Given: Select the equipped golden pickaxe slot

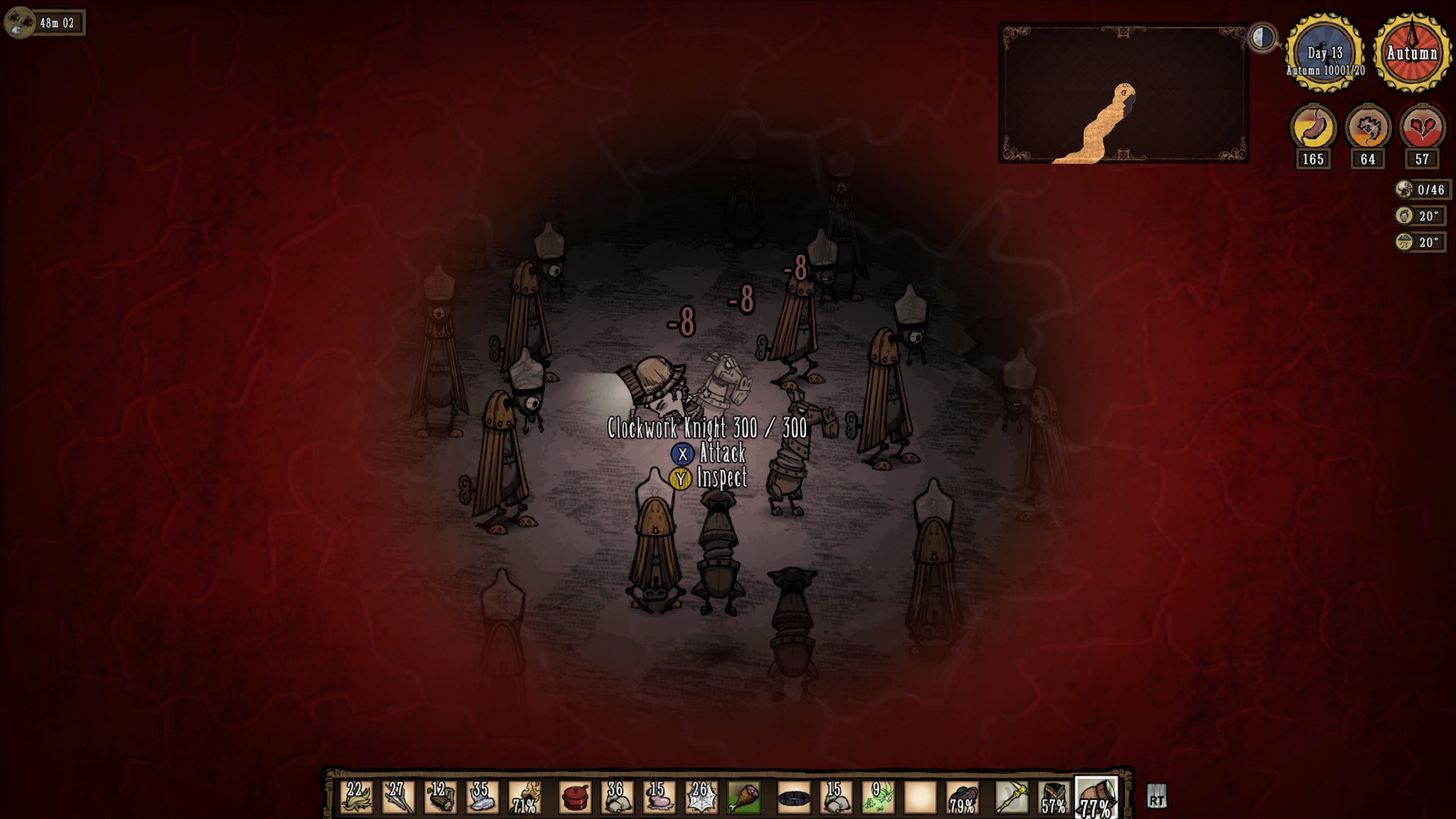Looking at the screenshot, I should coord(1012,798).
